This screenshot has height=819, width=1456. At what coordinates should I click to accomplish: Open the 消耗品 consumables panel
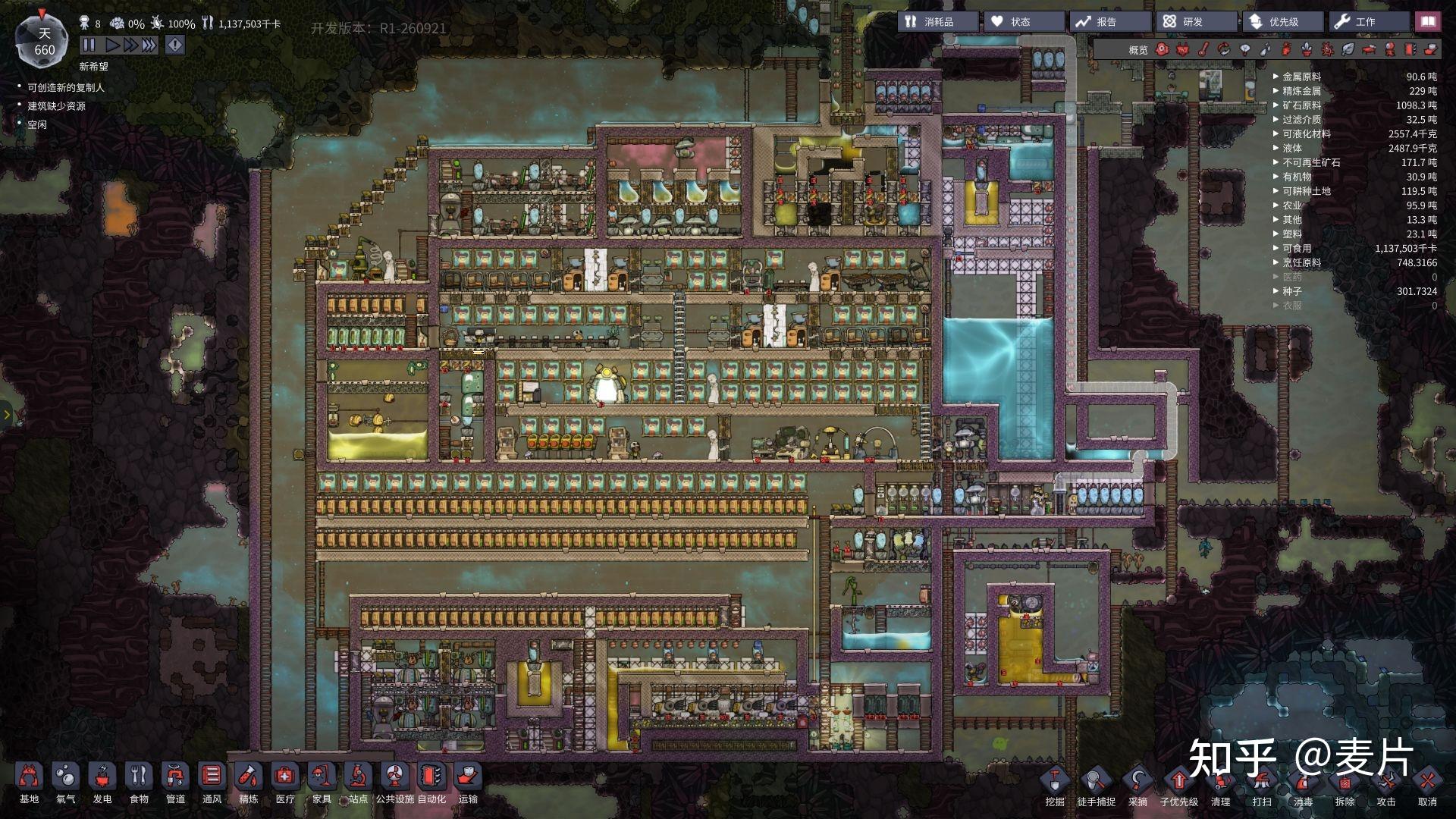click(938, 22)
